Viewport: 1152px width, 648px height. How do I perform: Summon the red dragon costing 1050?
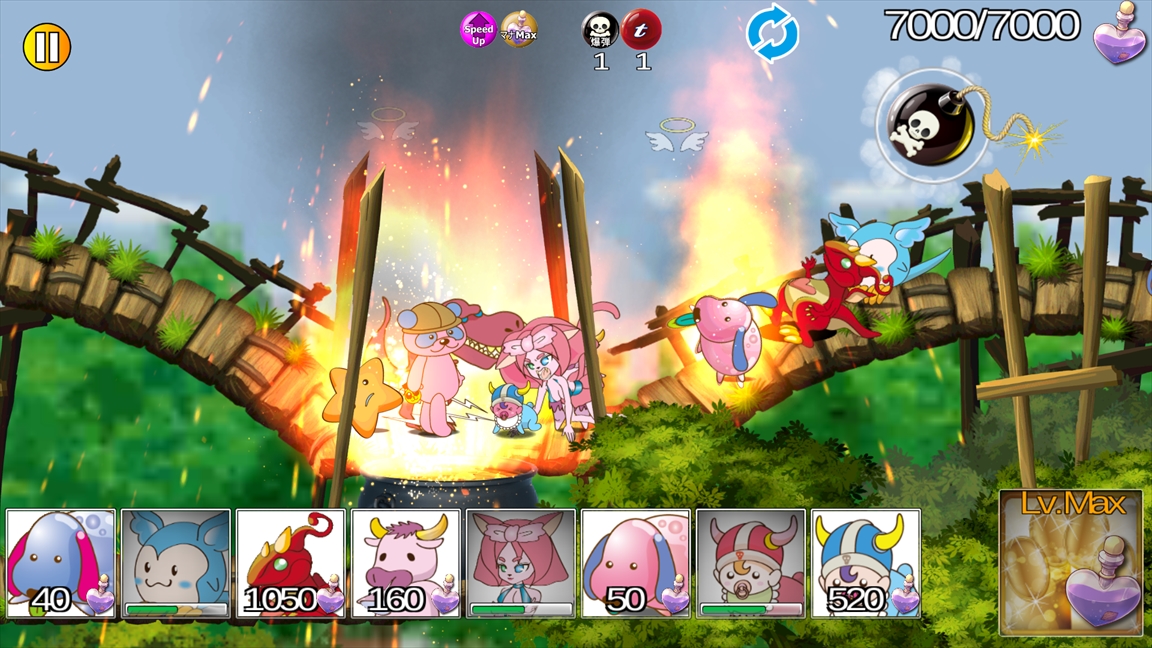pyautogui.click(x=291, y=563)
